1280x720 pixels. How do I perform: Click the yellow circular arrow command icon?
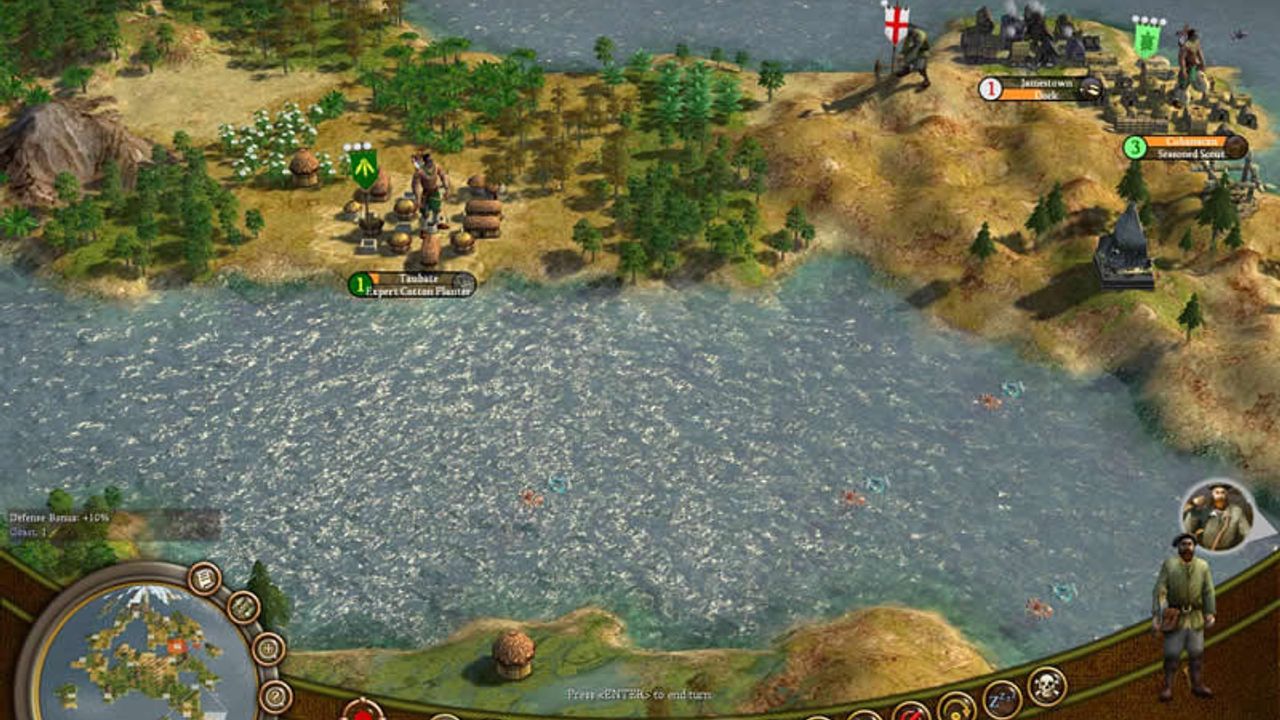pyautogui.click(x=956, y=709)
